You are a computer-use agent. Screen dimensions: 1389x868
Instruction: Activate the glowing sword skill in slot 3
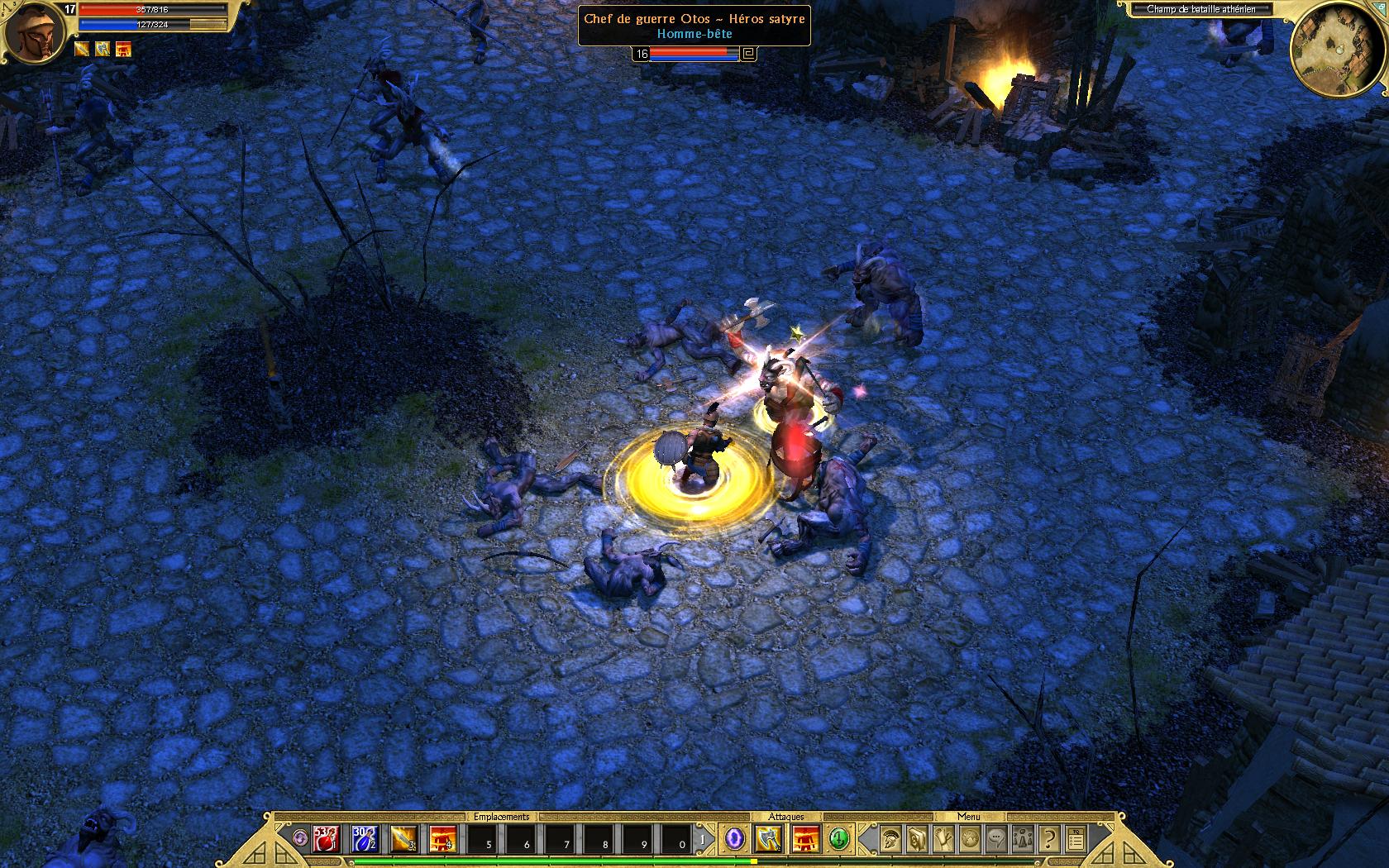[x=403, y=839]
